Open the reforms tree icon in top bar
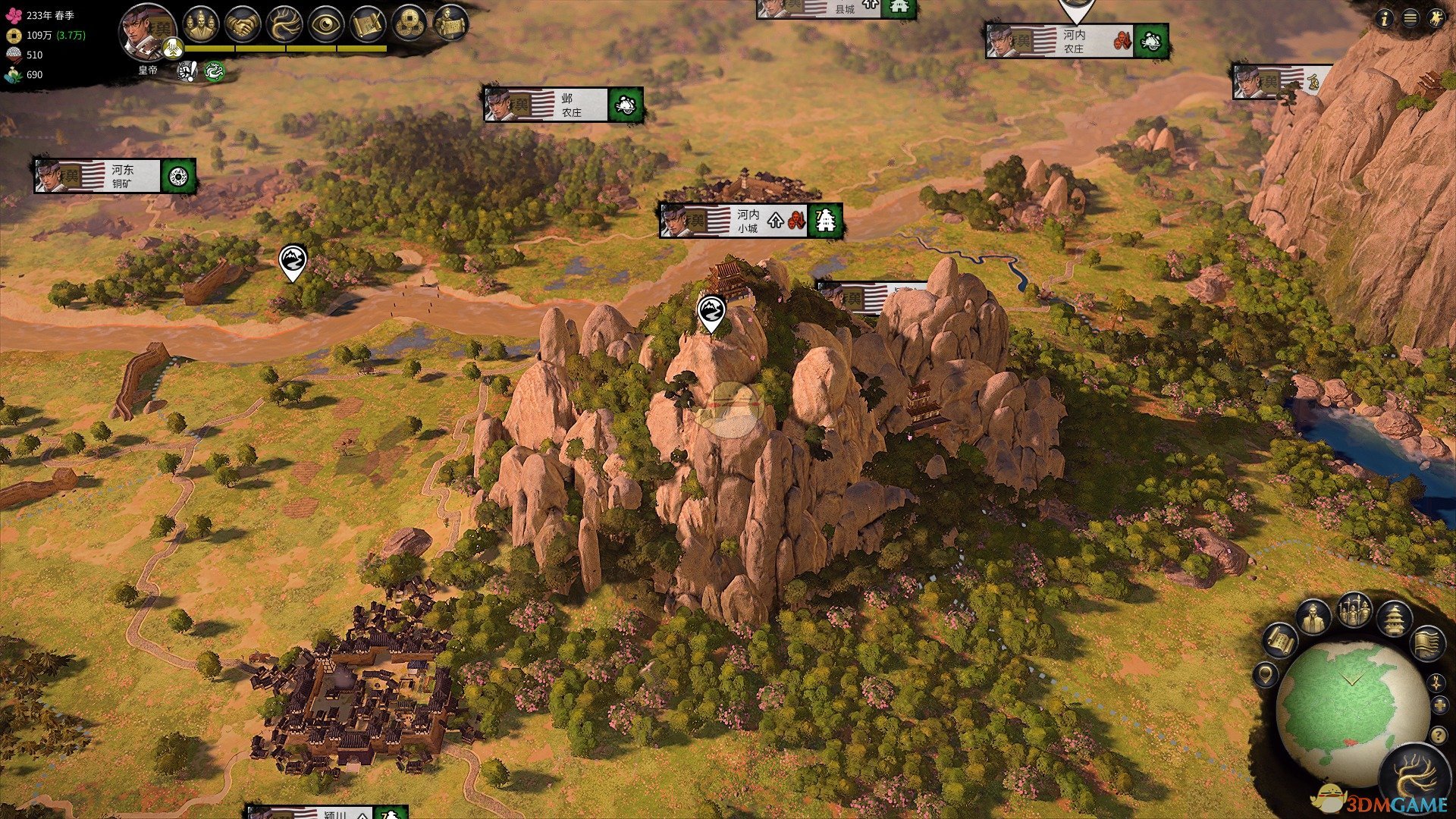This screenshot has width=1456, height=819. [x=285, y=24]
